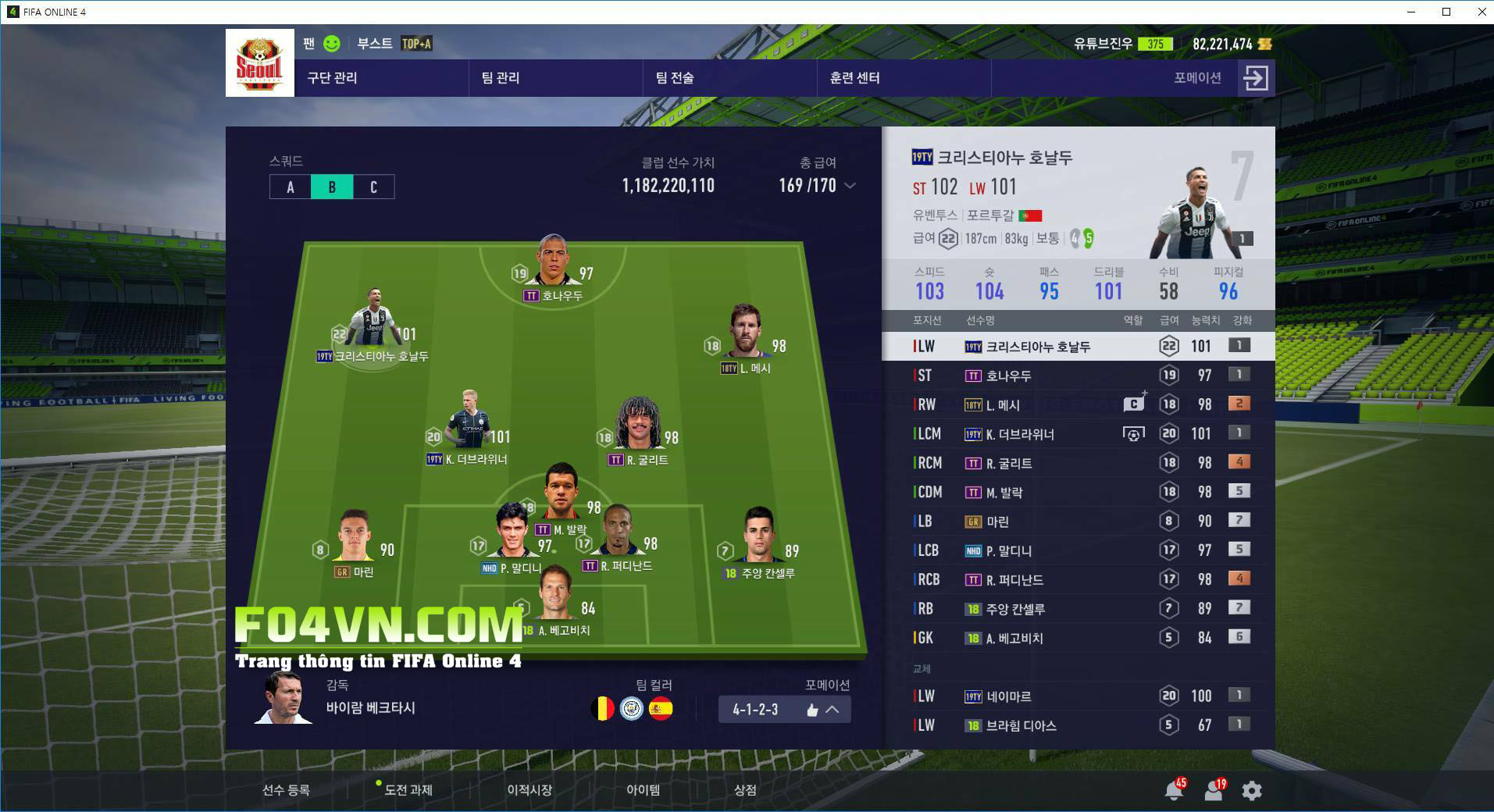Open 선수 등록 in the bottom bar
Image resolution: width=1494 pixels, height=812 pixels.
(286, 790)
